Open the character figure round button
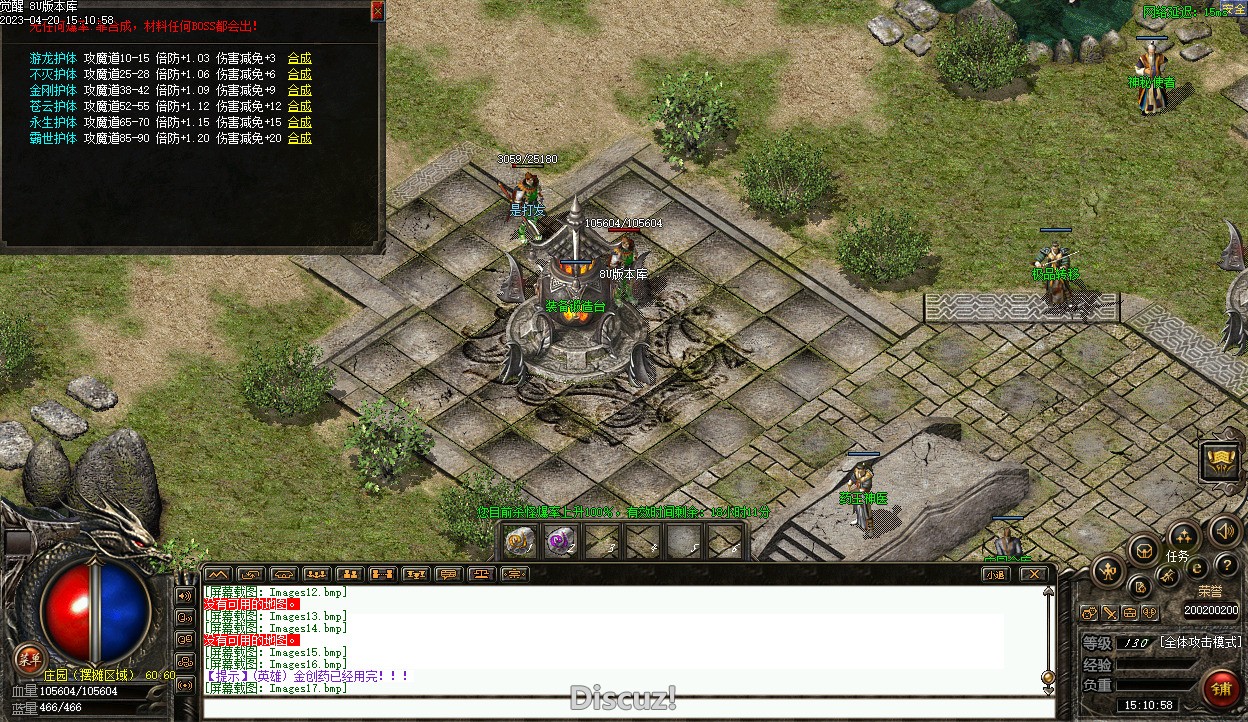This screenshot has width=1248, height=722. (1108, 572)
